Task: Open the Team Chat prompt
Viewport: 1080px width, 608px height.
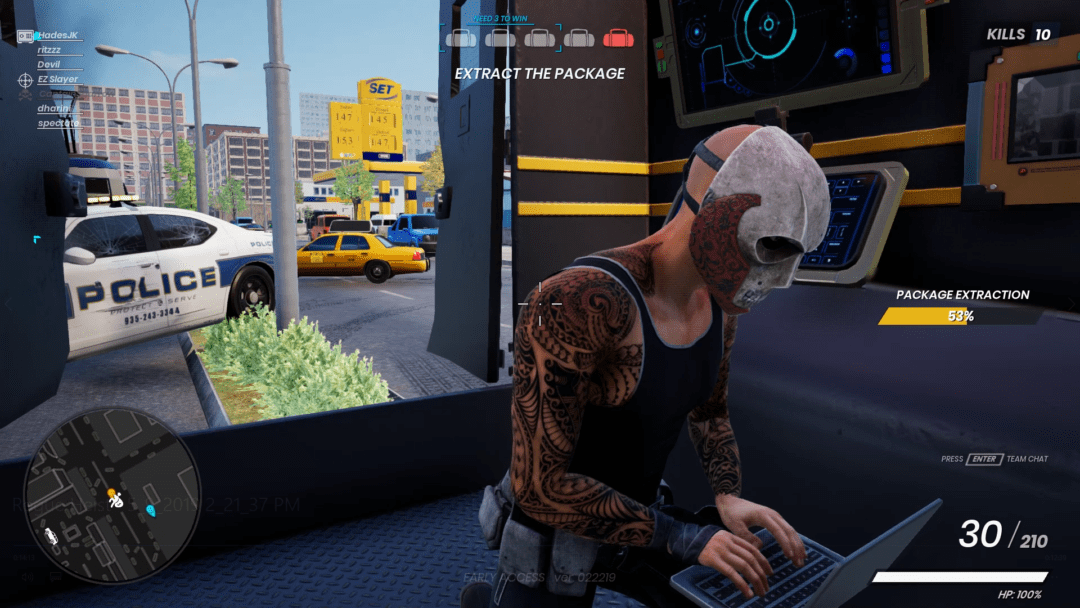Action: tap(994, 459)
